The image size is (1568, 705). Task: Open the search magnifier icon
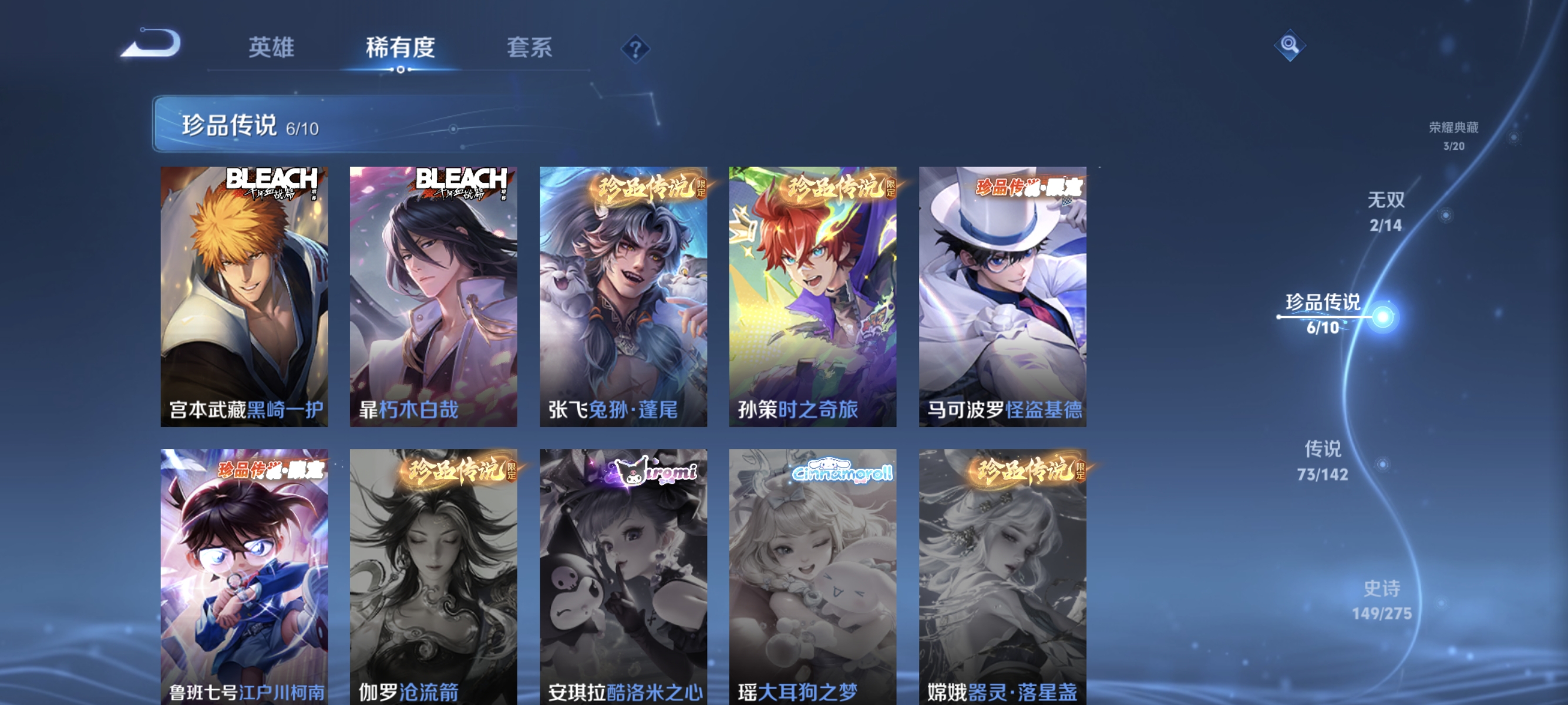coord(1291,46)
